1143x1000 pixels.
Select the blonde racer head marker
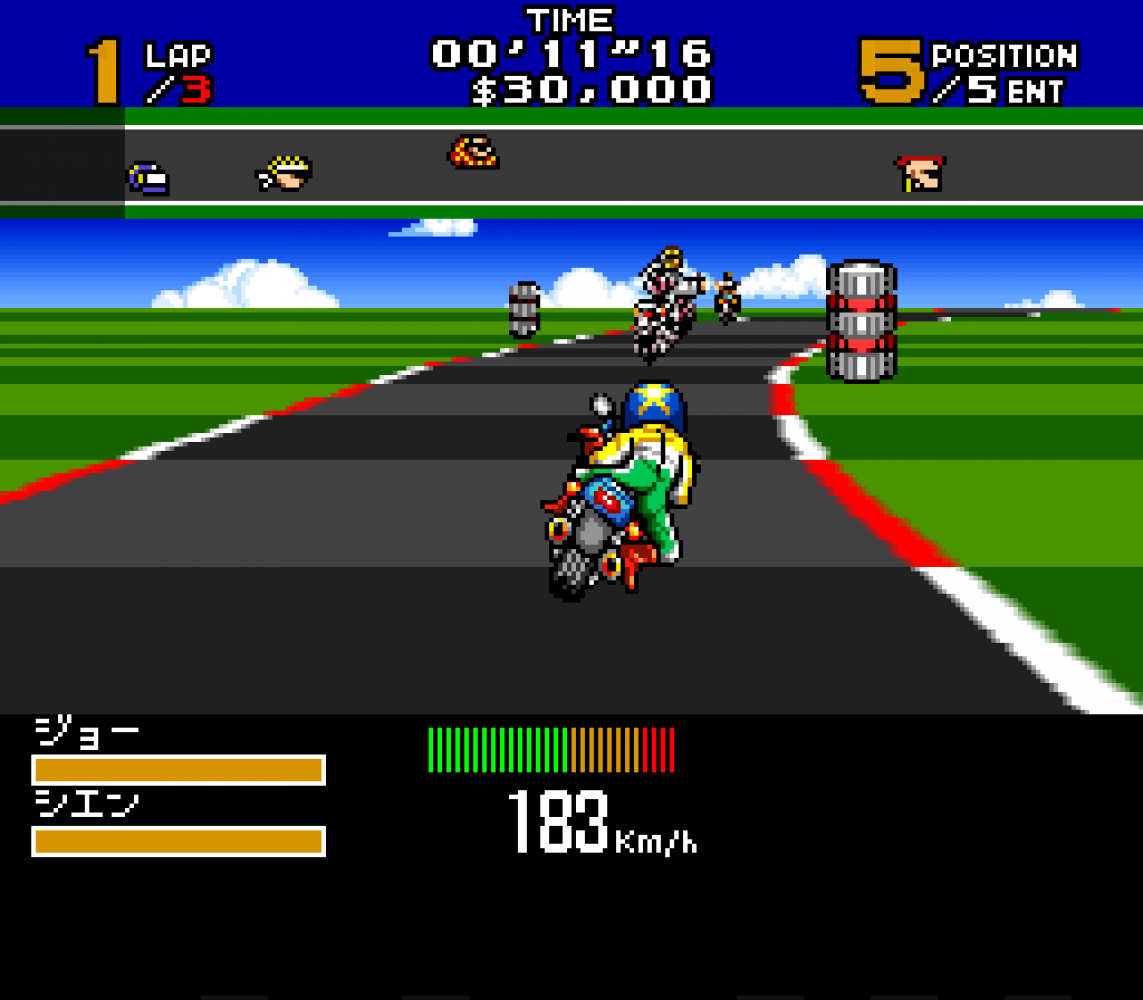coord(285,173)
